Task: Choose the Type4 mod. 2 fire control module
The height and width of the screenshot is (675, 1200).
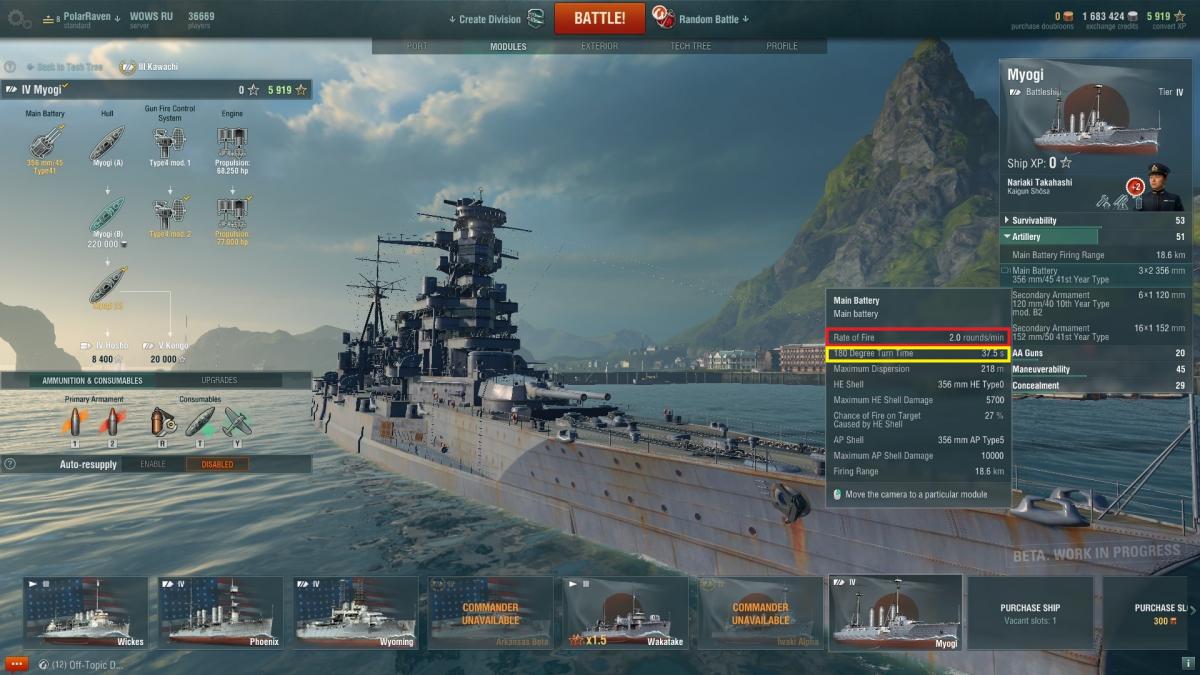Action: pyautogui.click(x=170, y=214)
